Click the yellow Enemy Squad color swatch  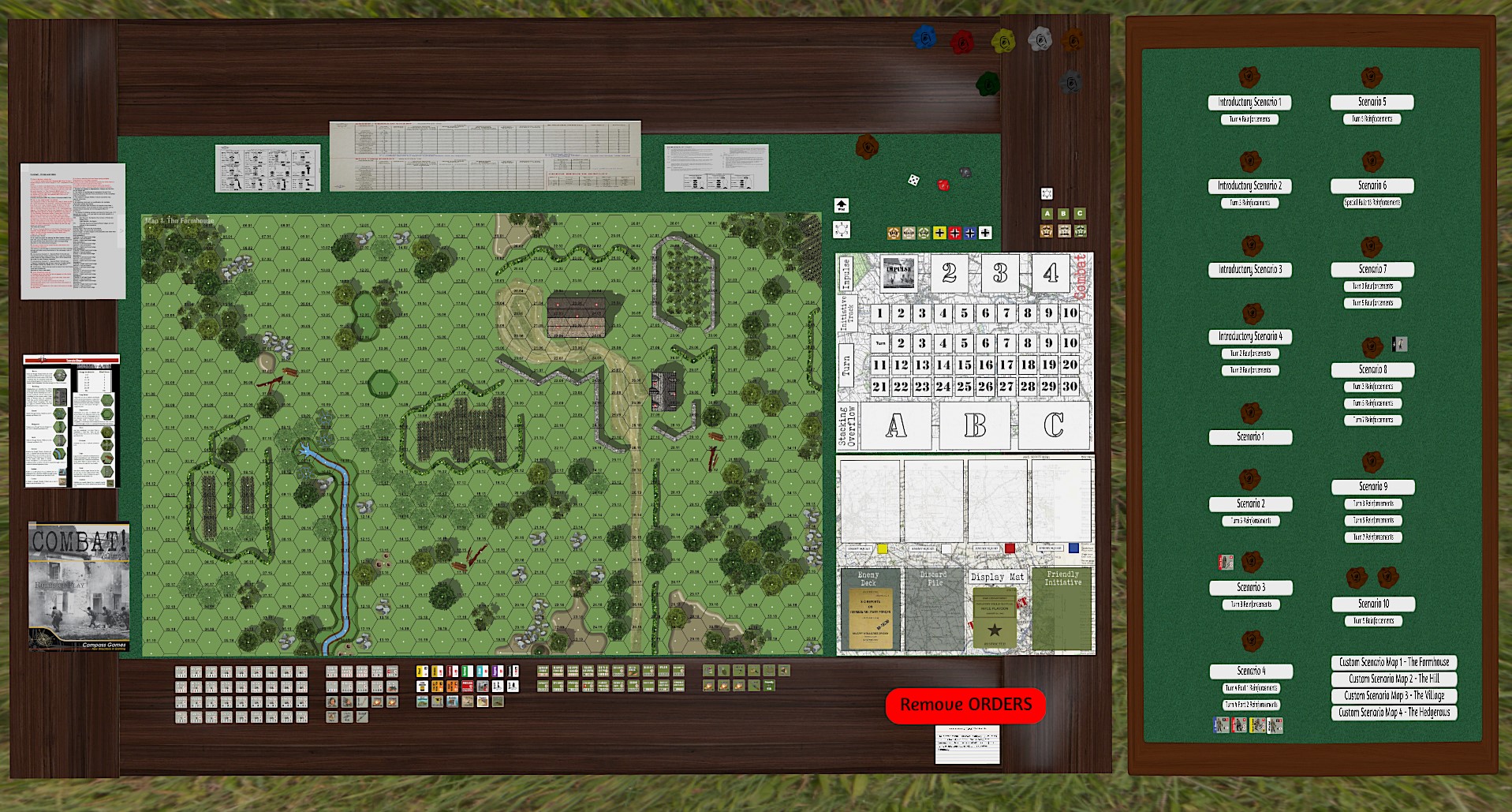(882, 548)
